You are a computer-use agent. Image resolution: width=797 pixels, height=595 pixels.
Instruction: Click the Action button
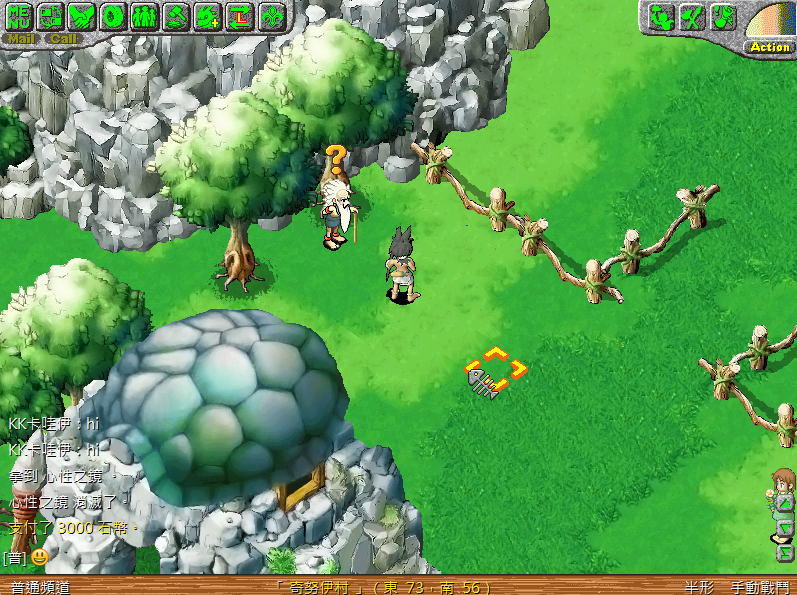(769, 47)
